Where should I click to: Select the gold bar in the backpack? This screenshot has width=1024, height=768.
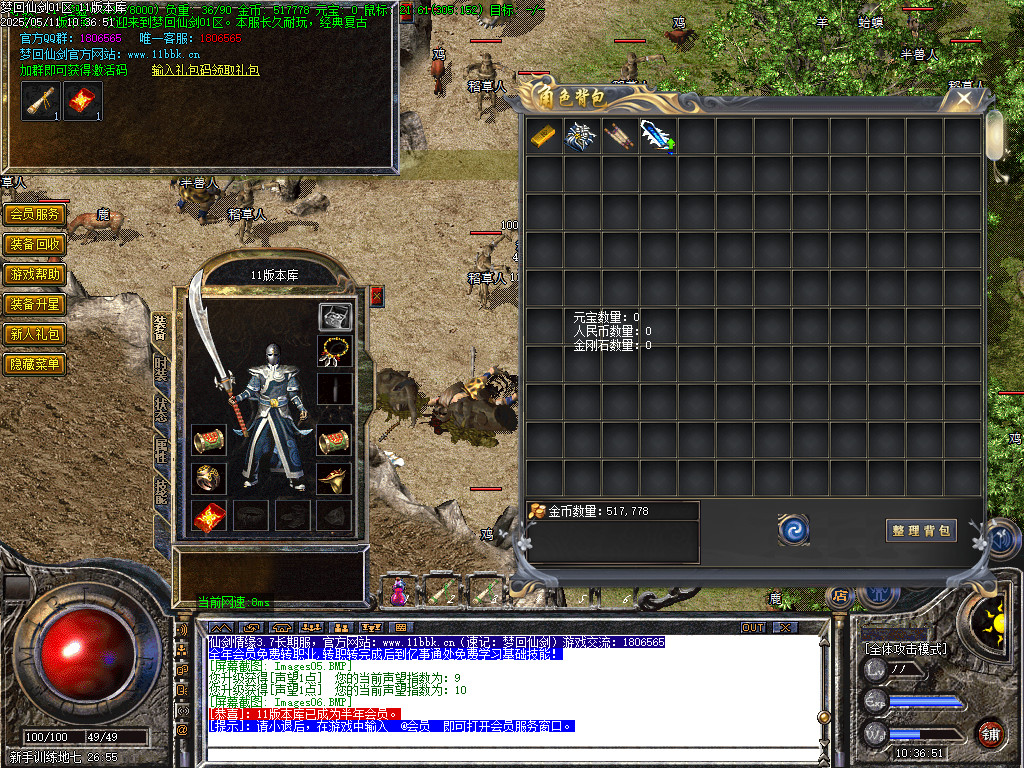[x=544, y=137]
